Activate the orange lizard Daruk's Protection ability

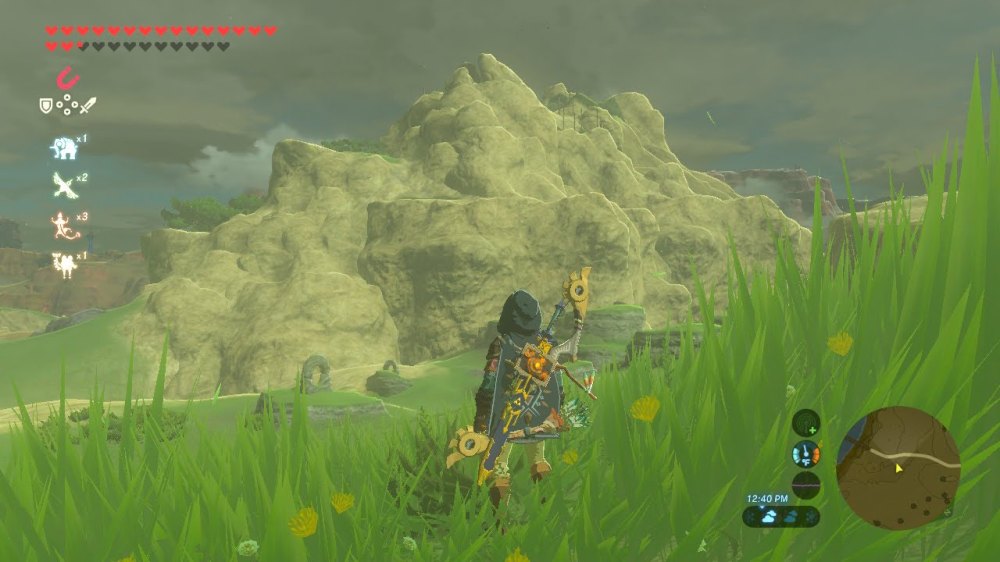click(64, 226)
